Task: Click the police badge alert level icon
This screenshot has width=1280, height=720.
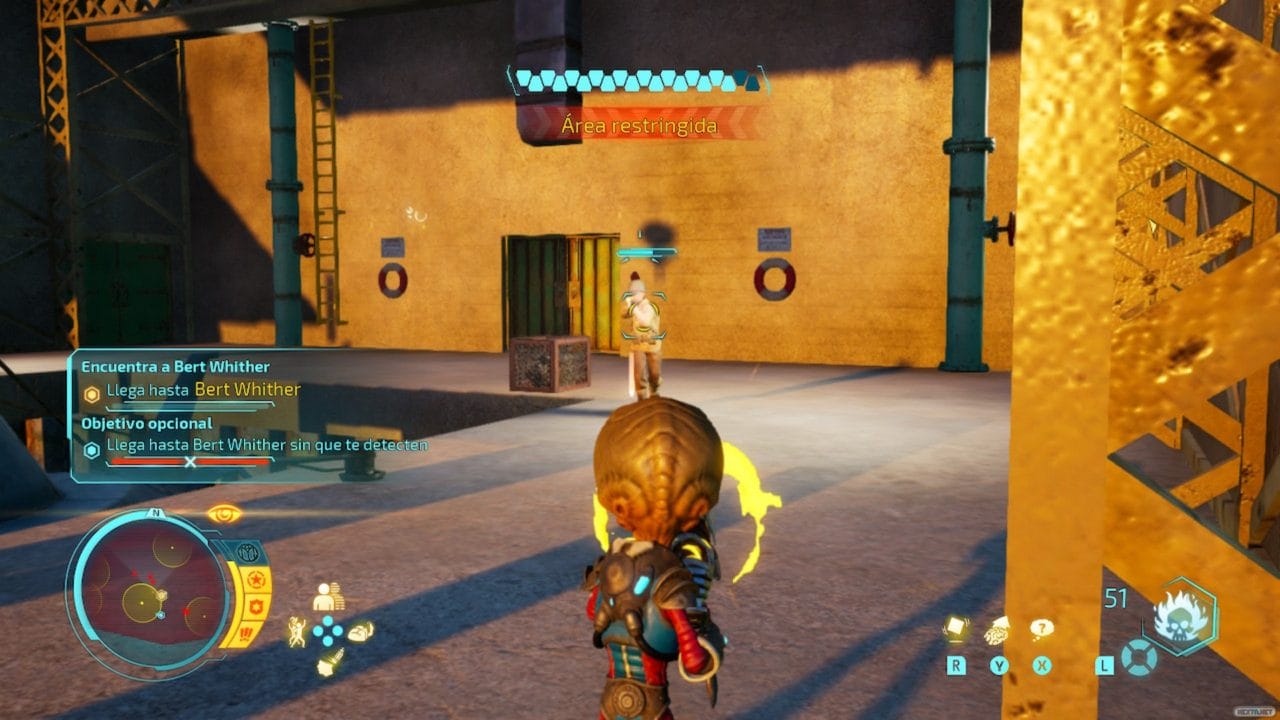Action: (253, 606)
